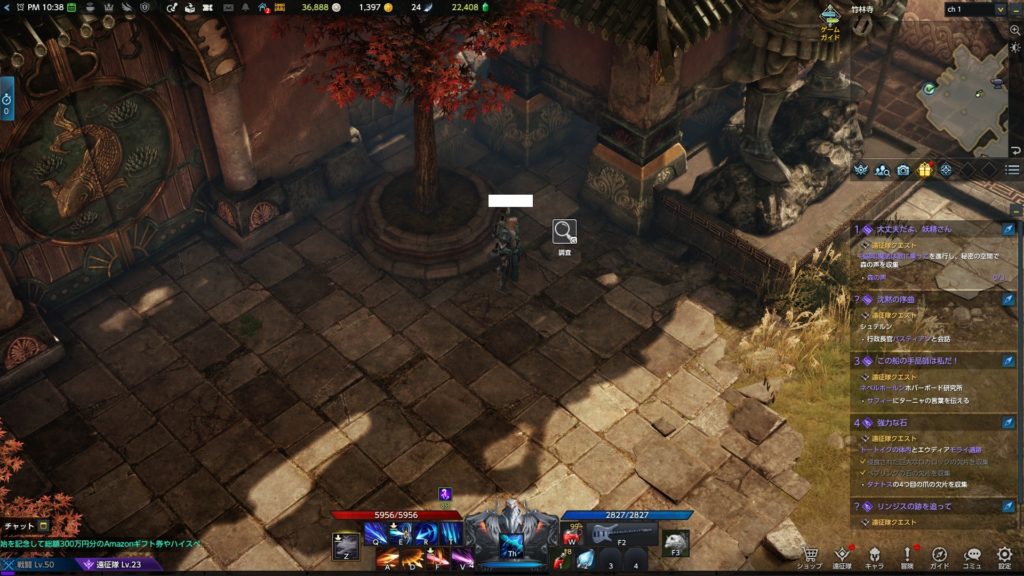Open the 設定 settings gear
The width and height of the screenshot is (1024, 576).
click(x=1004, y=556)
